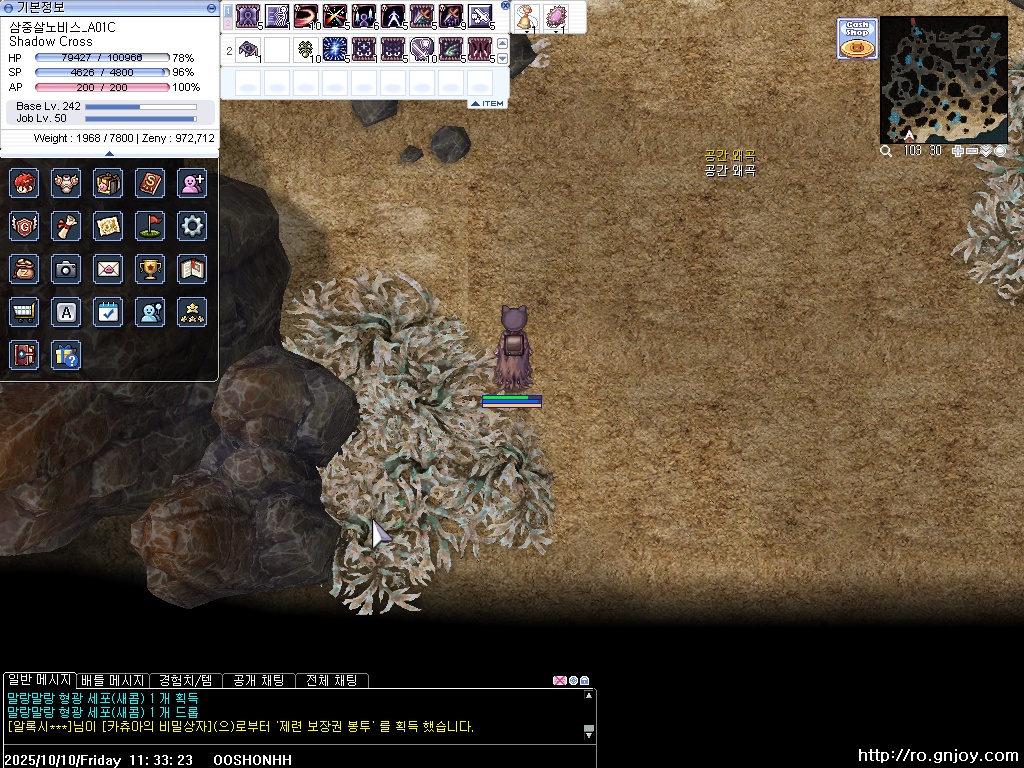Zoom in the minimap with plus button
This screenshot has height=768, width=1024.
click(x=957, y=151)
